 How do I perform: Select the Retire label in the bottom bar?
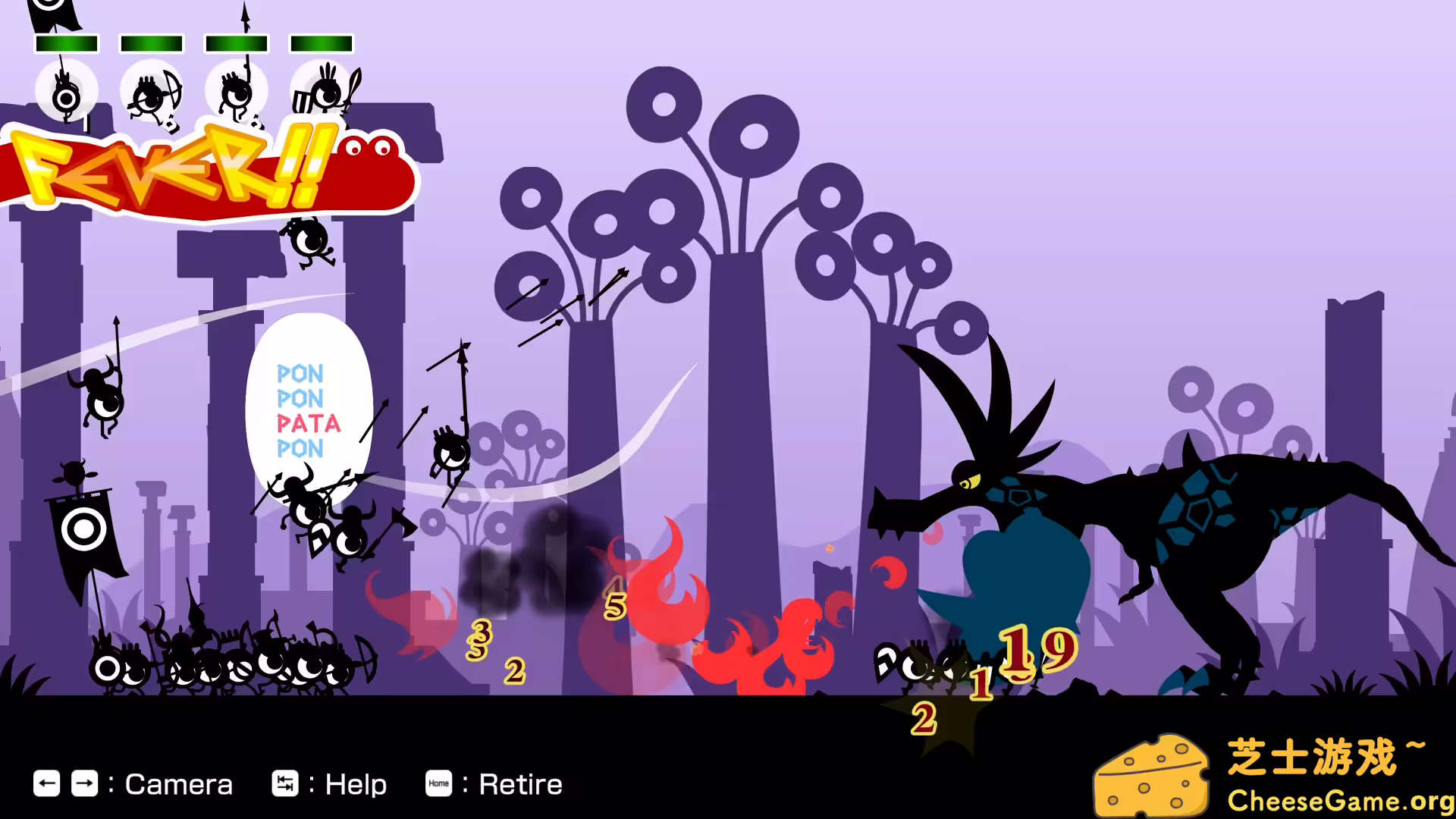519,784
